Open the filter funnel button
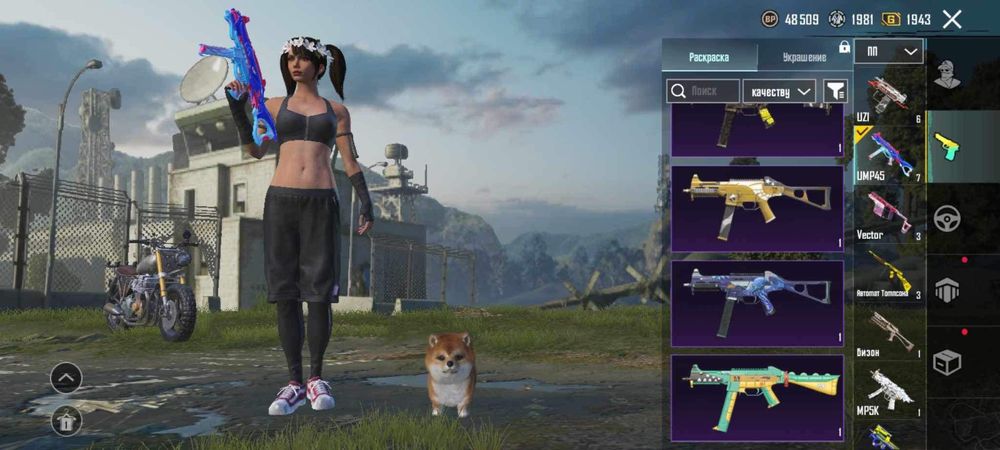This screenshot has width=1000, height=450. tap(834, 91)
